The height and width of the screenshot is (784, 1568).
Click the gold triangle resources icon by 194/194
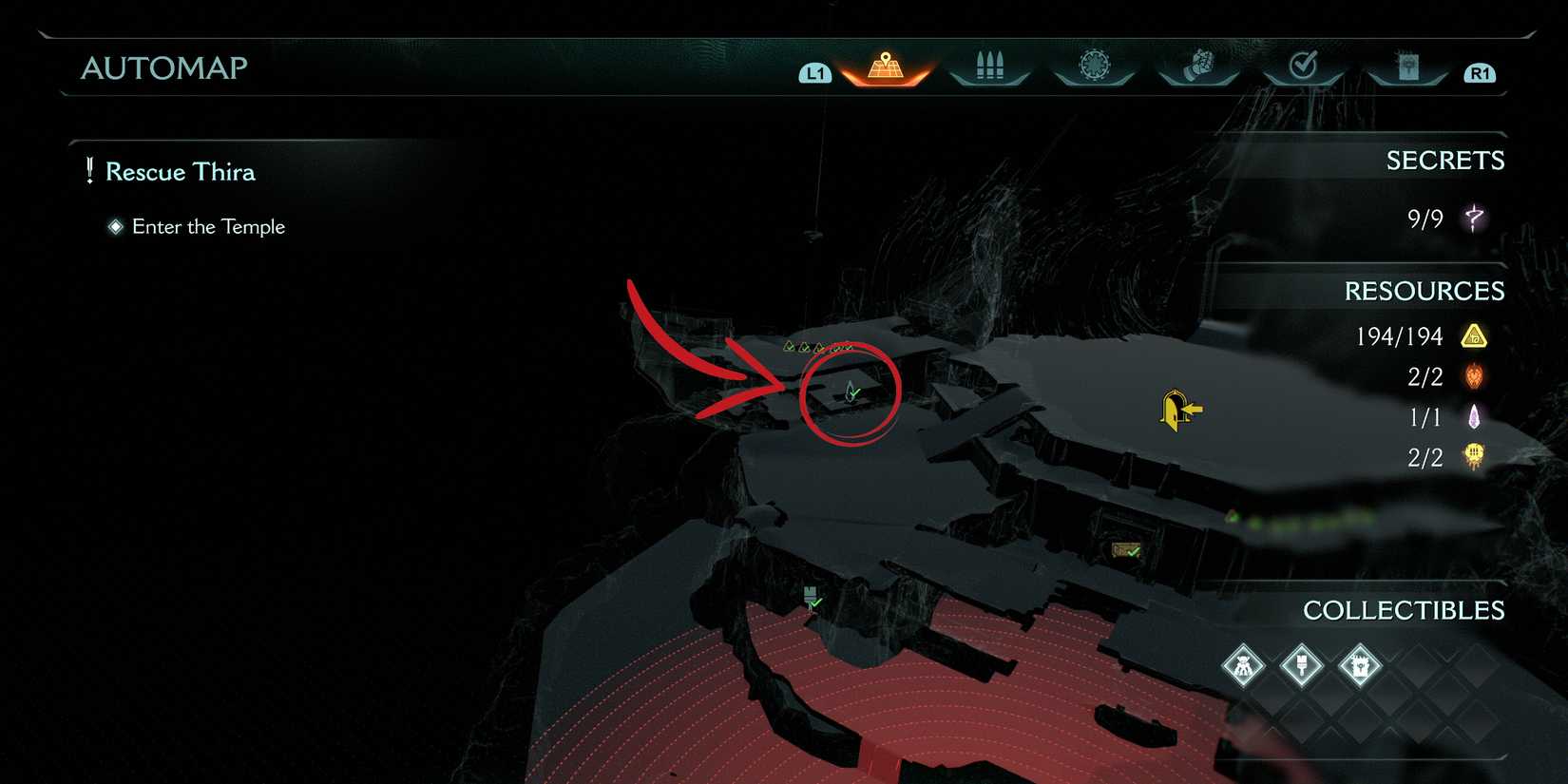click(x=1473, y=335)
